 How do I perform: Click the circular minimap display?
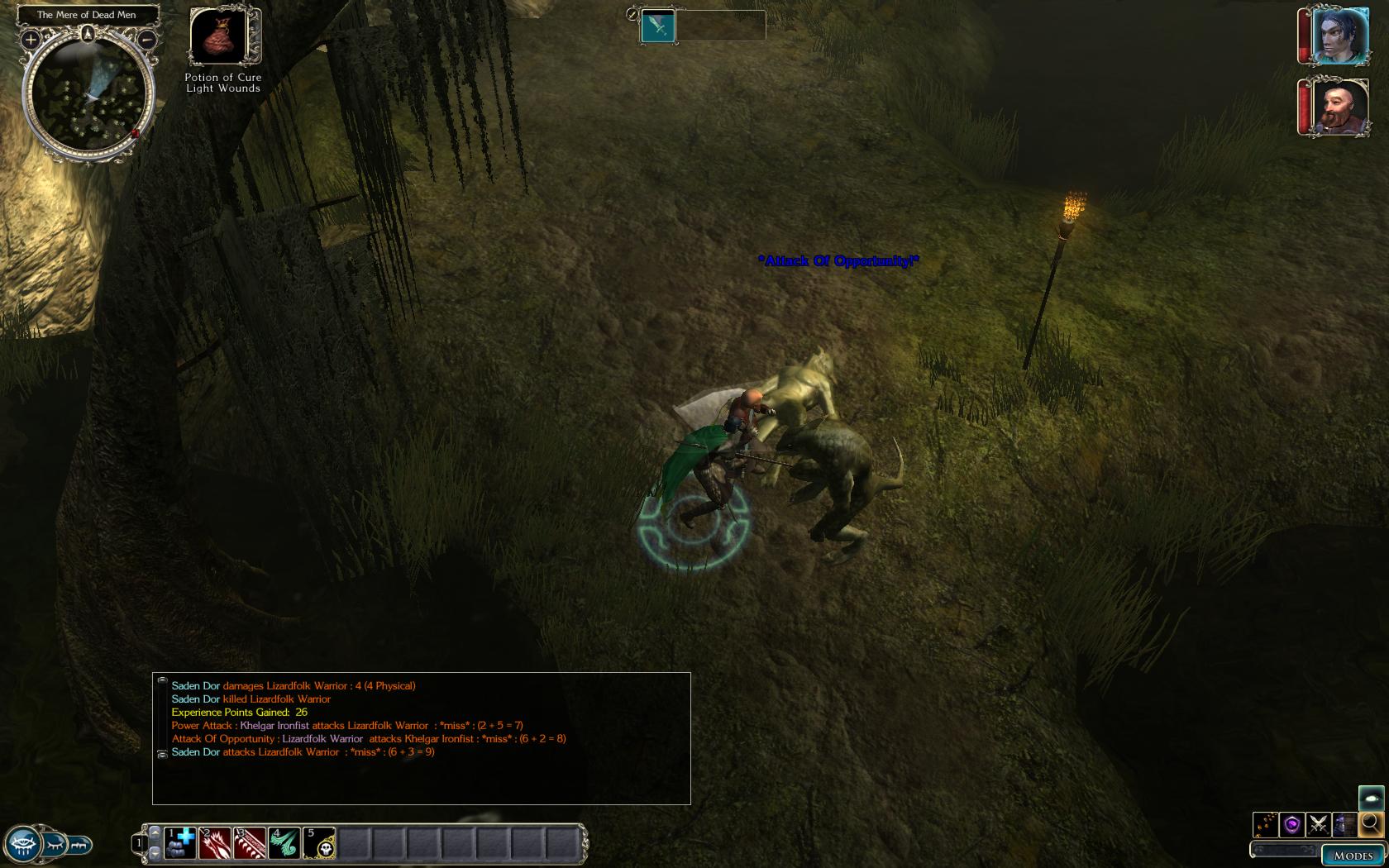tap(88, 97)
